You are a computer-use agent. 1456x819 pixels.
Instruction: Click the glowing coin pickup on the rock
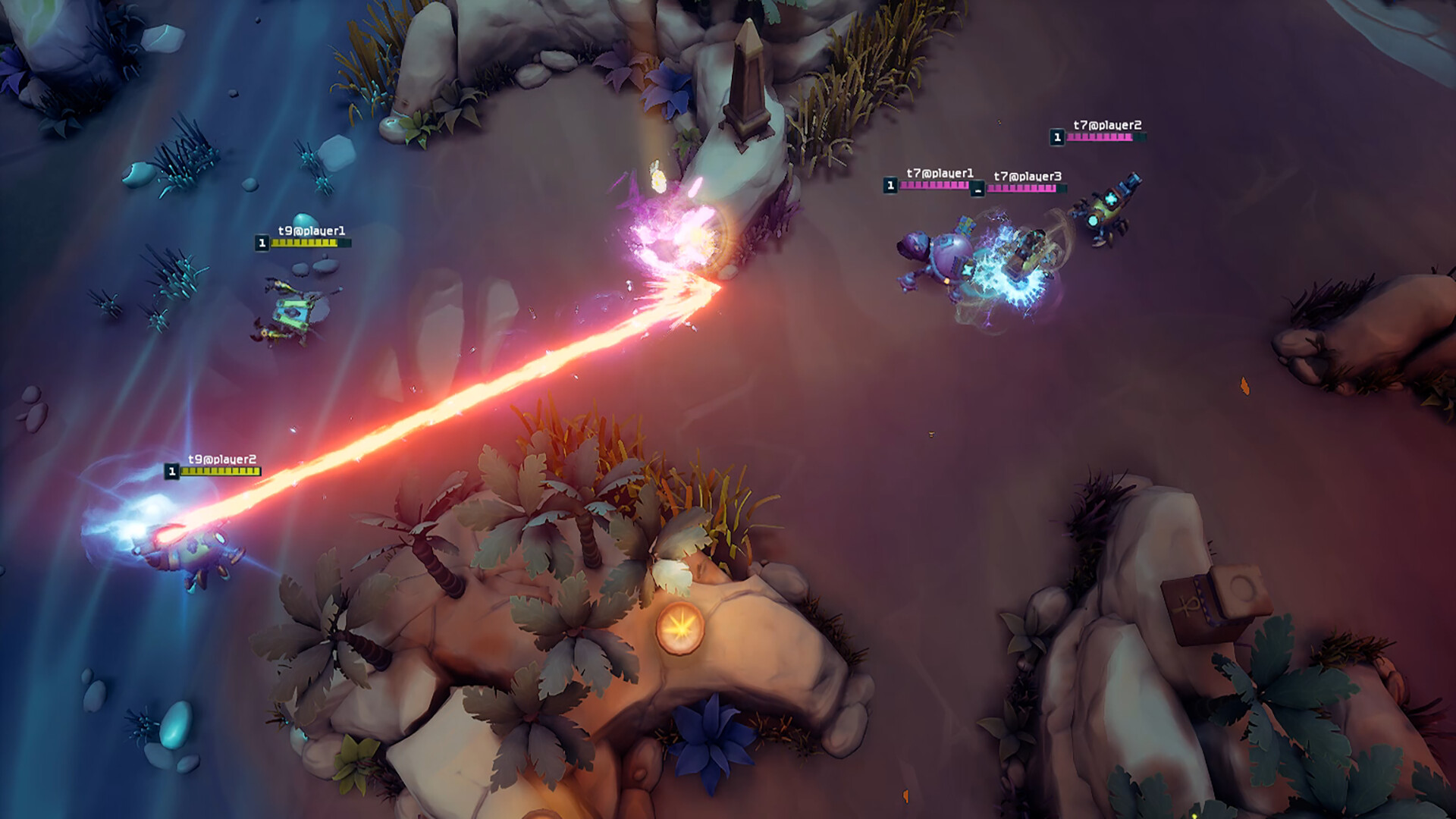(681, 626)
